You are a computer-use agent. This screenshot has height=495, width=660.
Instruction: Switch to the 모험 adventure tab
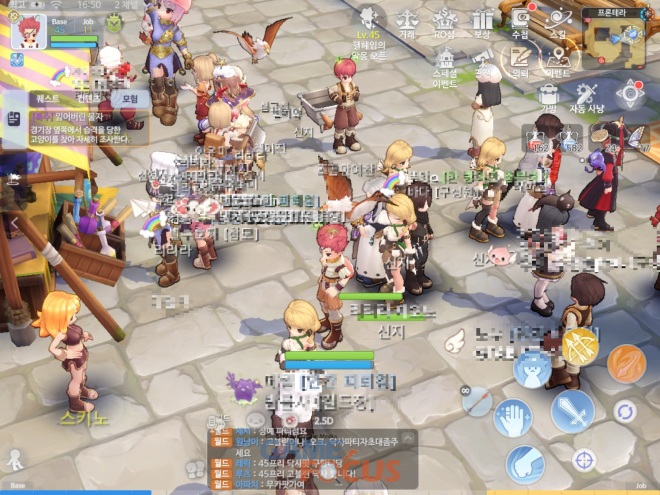[x=130, y=100]
